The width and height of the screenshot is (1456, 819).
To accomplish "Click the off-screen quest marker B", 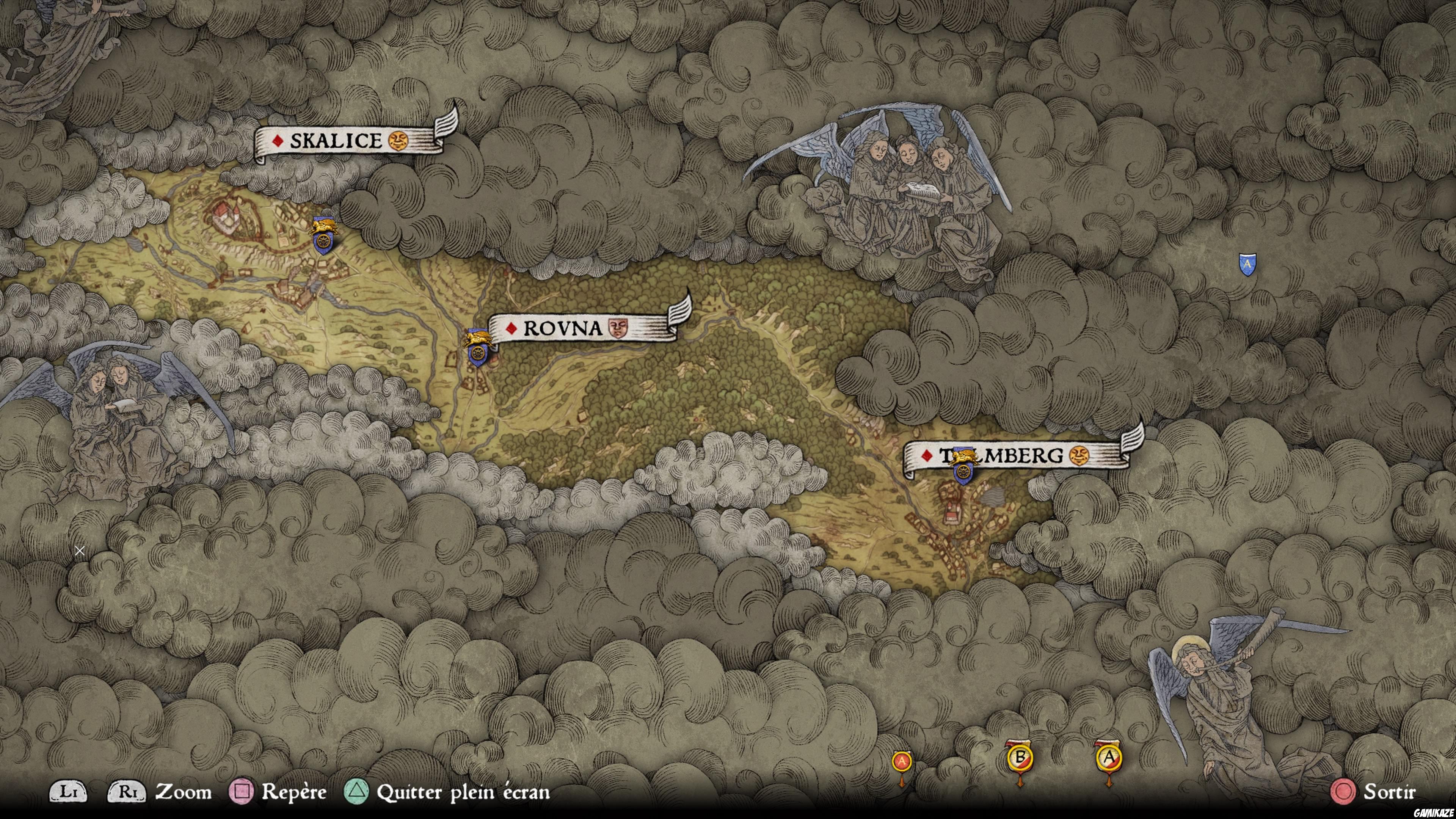I will tap(1020, 758).
